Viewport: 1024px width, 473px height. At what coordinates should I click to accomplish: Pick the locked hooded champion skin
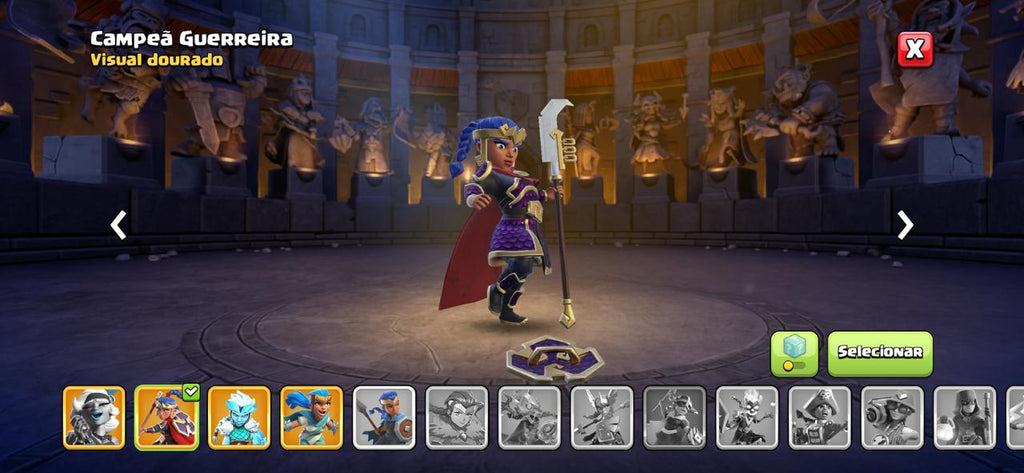coord(965,416)
